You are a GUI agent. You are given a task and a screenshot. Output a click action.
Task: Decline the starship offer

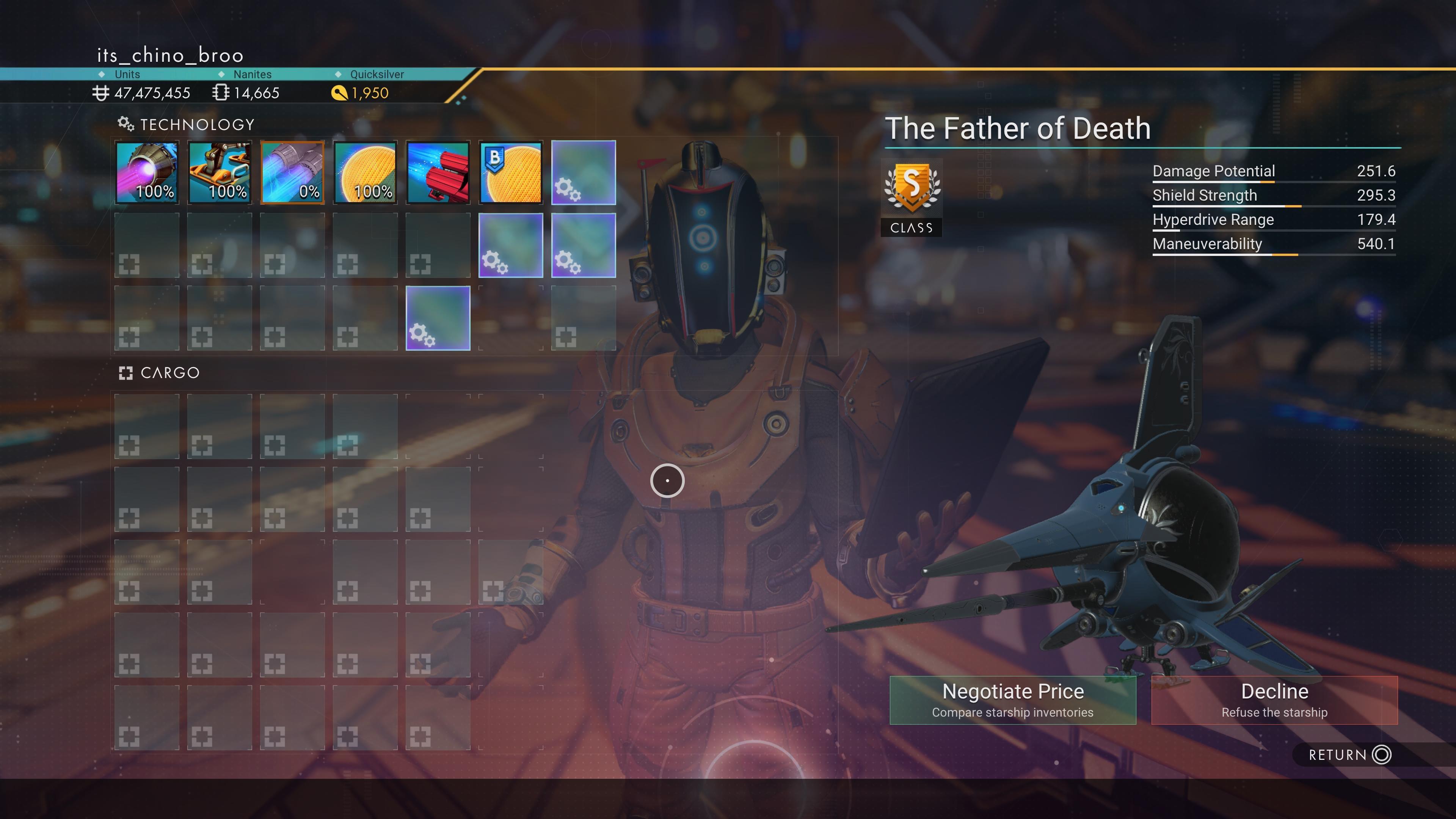(1274, 700)
